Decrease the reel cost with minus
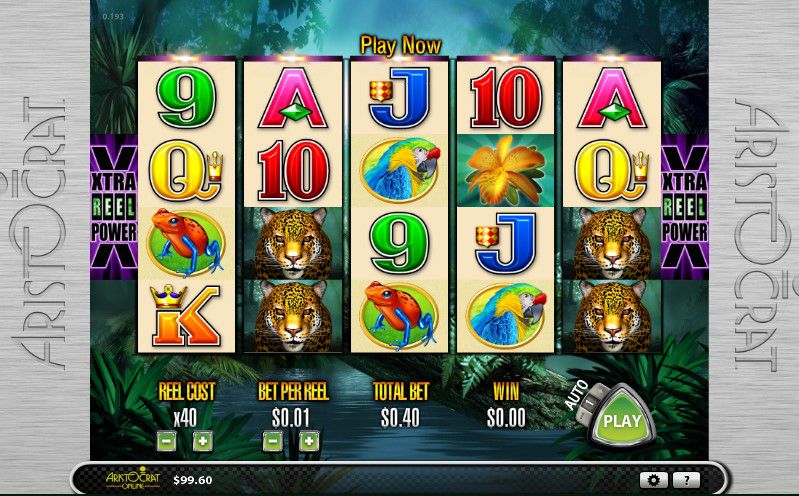The height and width of the screenshot is (496, 799). click(167, 440)
